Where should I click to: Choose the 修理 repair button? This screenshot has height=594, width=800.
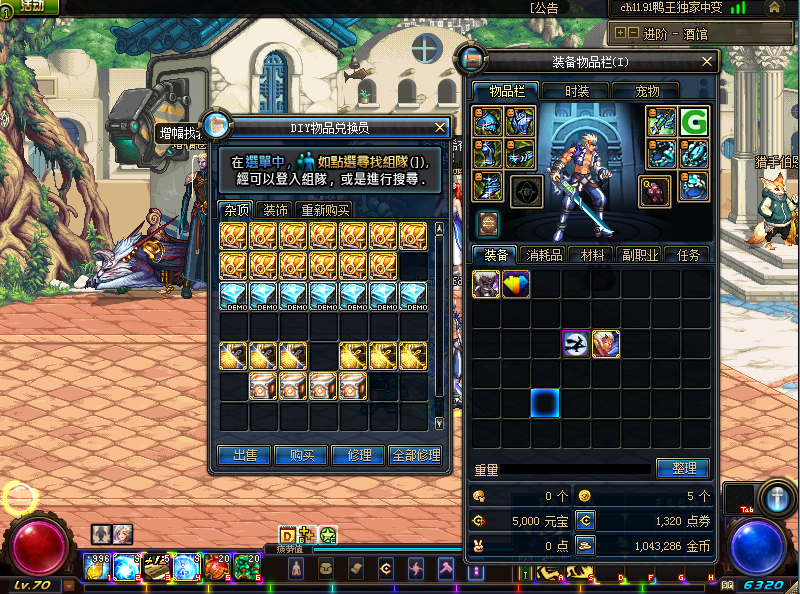[357, 455]
